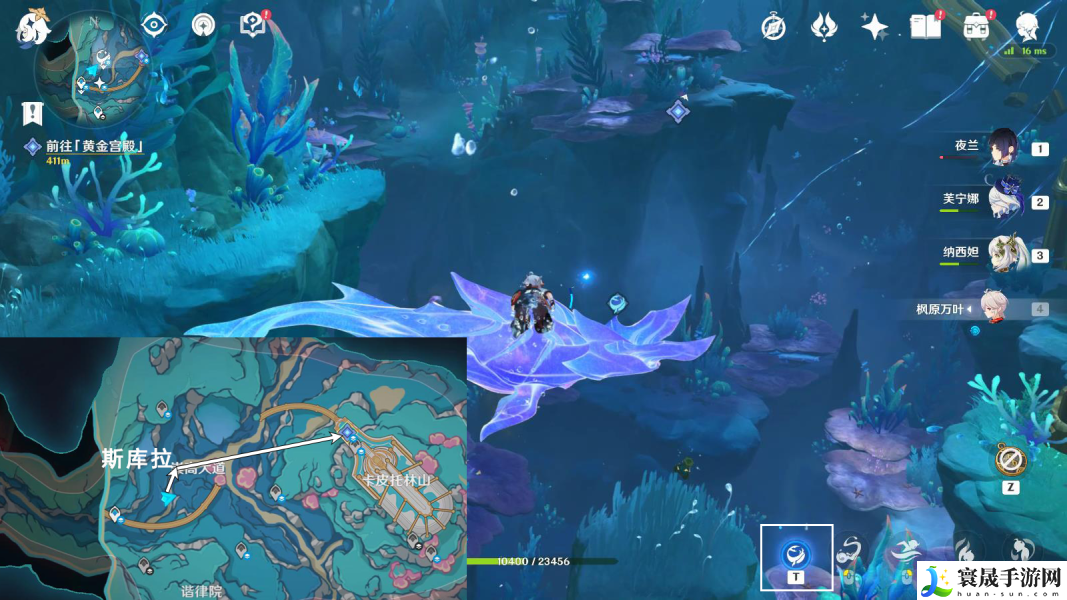Image resolution: width=1067 pixels, height=600 pixels.
Task: Open the compass events icon
Action: pyautogui.click(x=773, y=27)
